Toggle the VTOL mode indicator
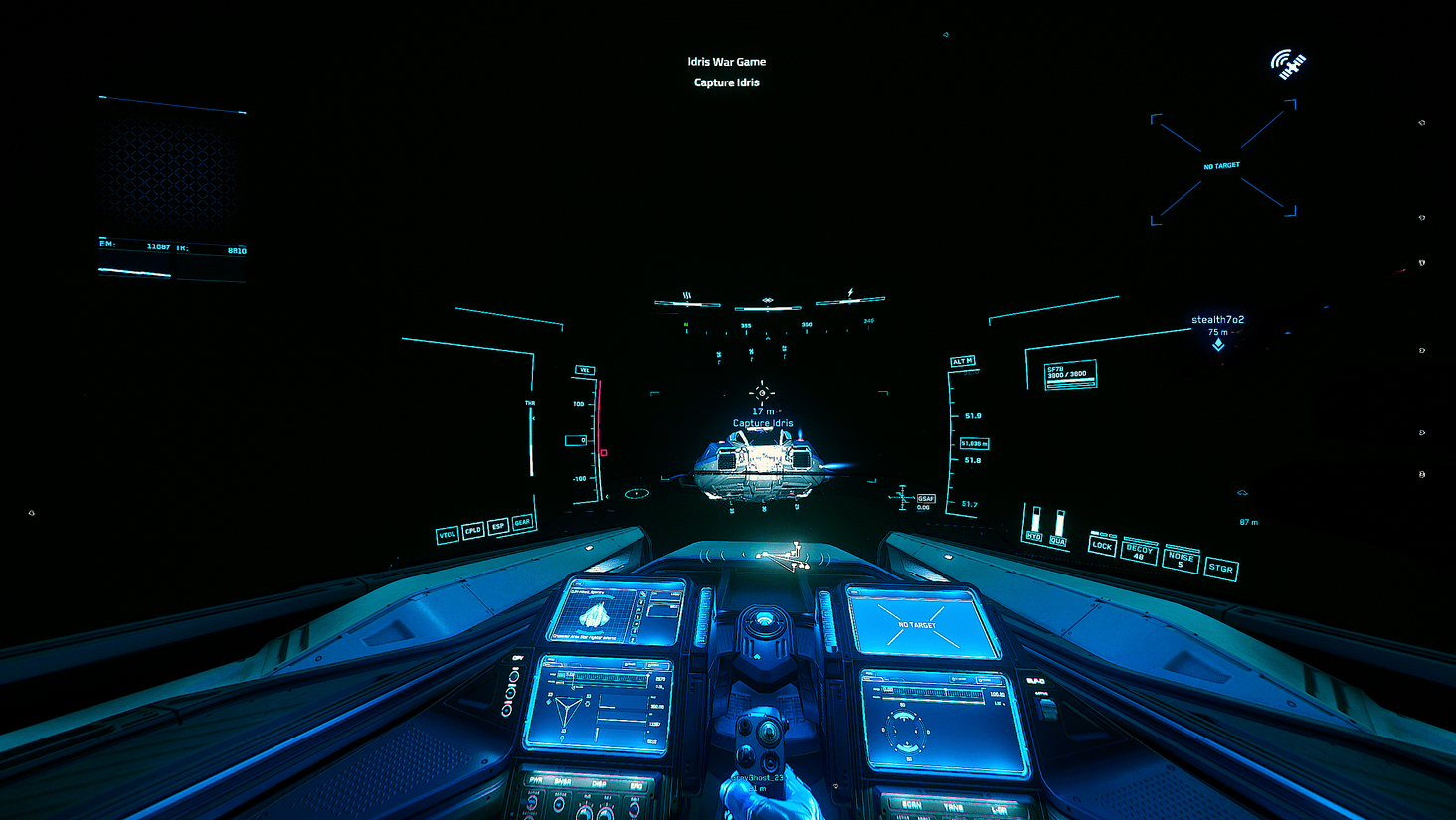Viewport: 1456px width, 820px height. 448,535
